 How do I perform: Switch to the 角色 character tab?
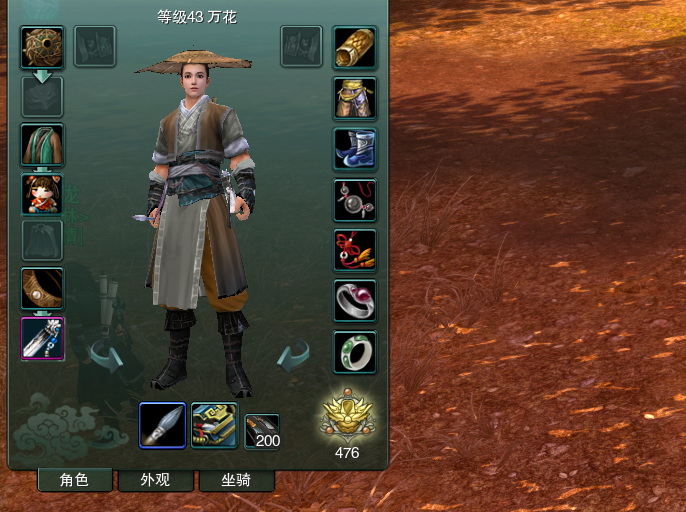pyautogui.click(x=74, y=480)
